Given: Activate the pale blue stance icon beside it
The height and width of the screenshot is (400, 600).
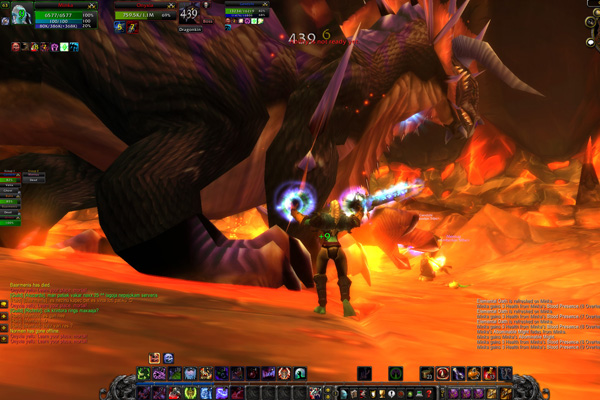Looking at the screenshot, I should pyautogui.click(x=168, y=358).
